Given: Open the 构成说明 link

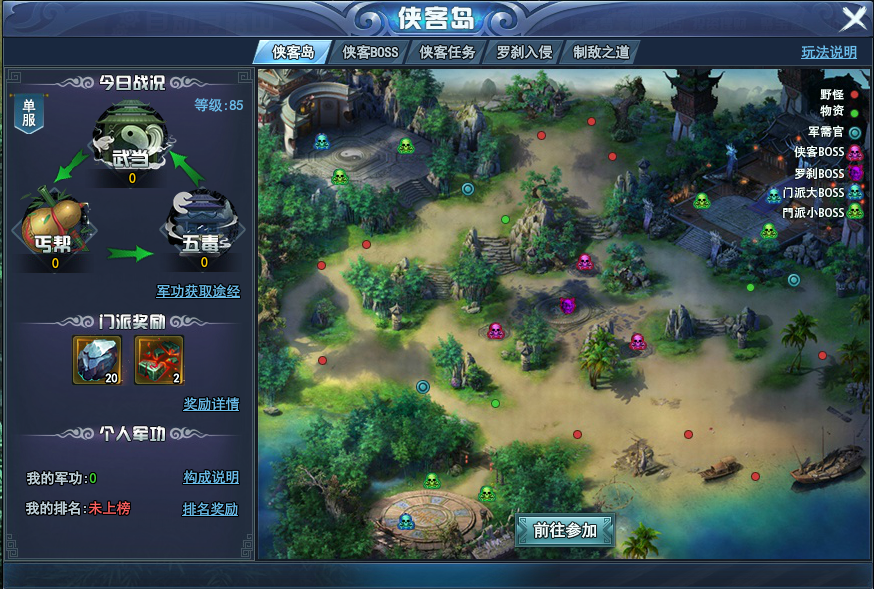Looking at the screenshot, I should coord(211,478).
